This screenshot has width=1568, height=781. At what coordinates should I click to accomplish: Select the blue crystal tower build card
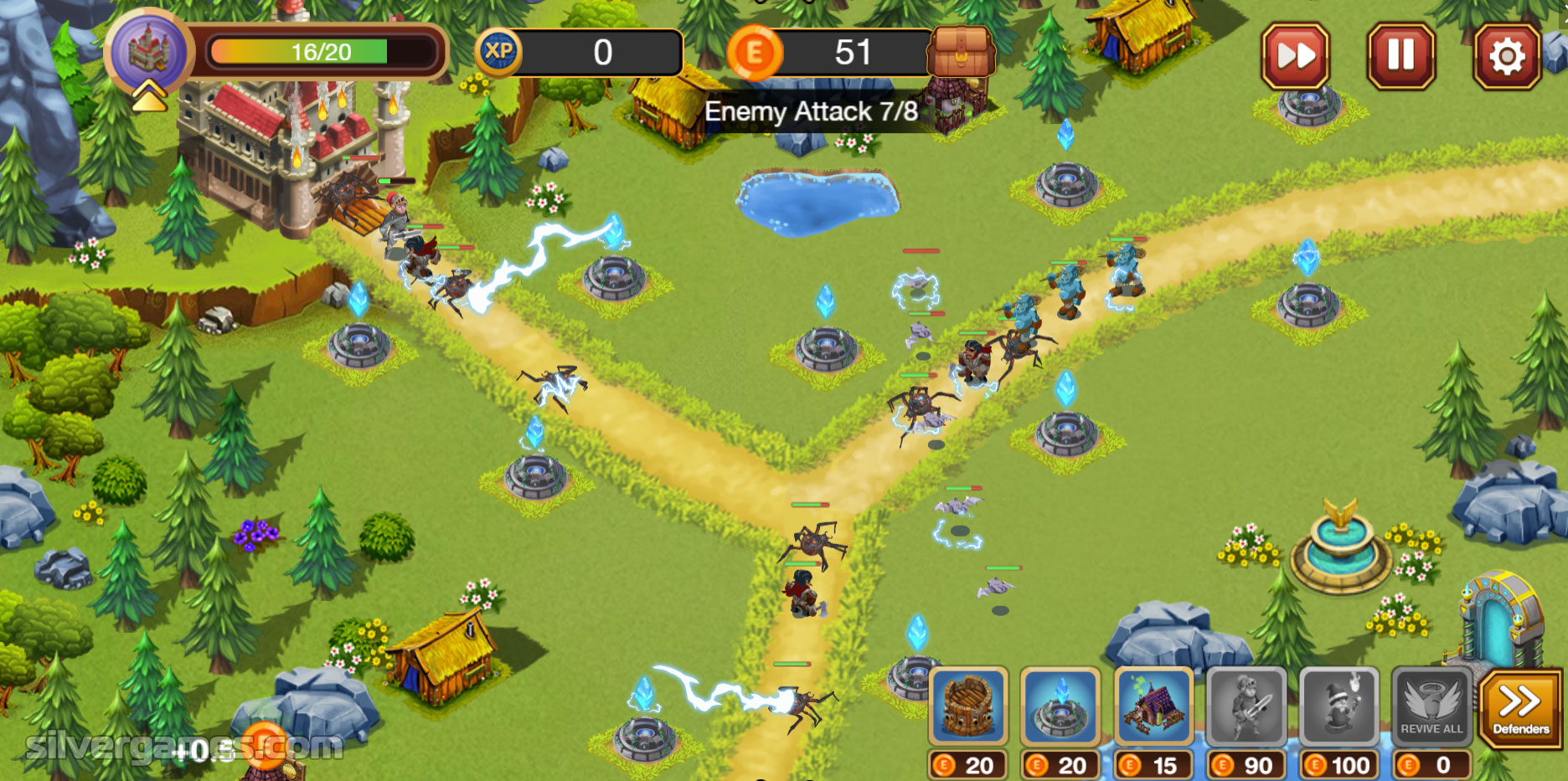point(1060,706)
